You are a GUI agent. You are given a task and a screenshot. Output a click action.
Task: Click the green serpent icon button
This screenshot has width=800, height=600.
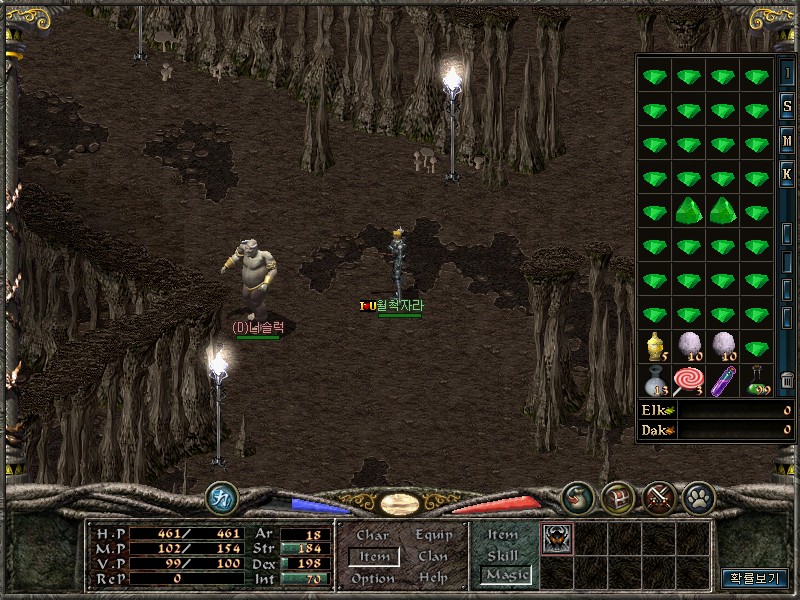[x=577, y=497]
